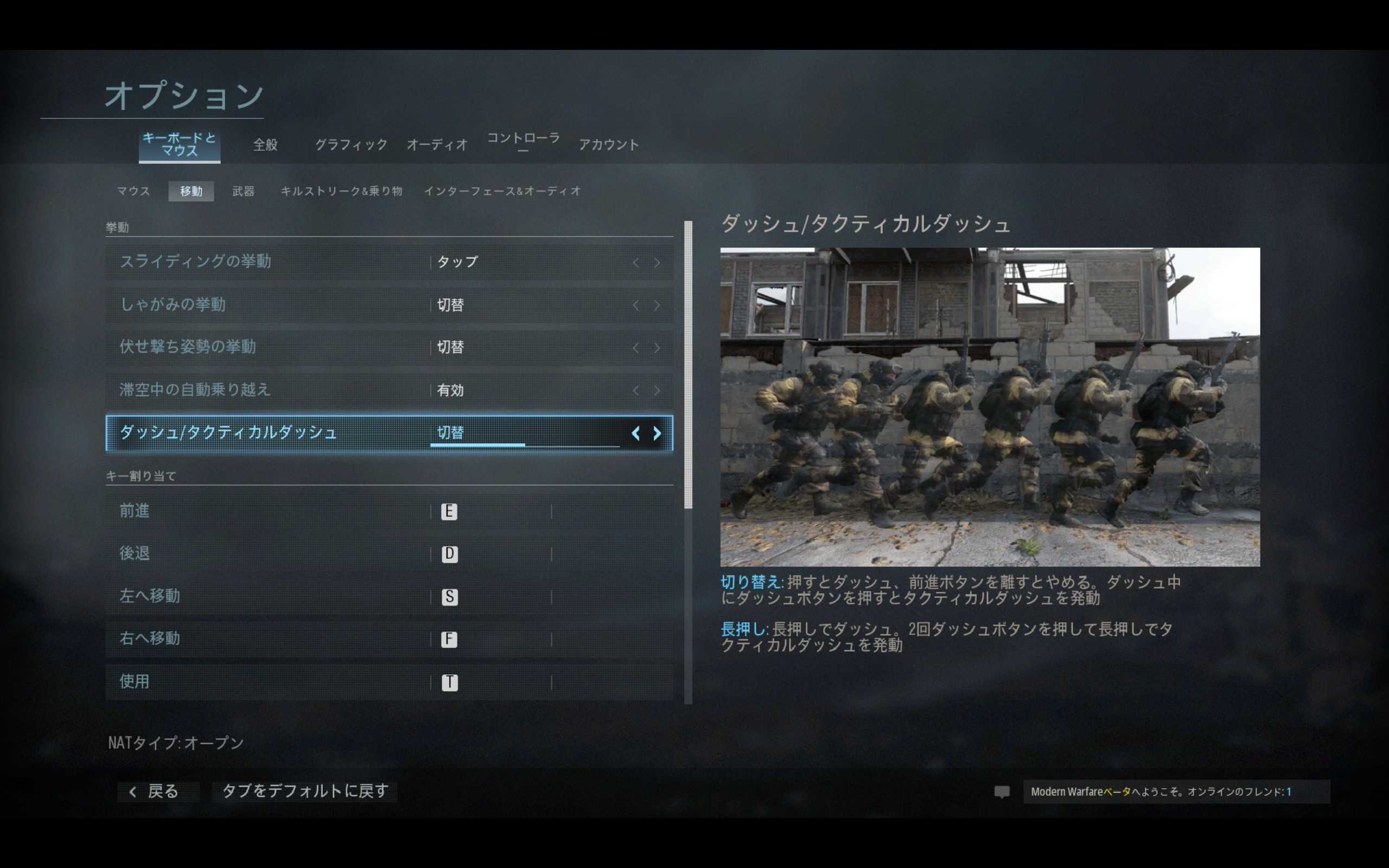Show the インターフェース&オーディオ sub-tab
This screenshot has width=1389, height=868.
(502, 191)
